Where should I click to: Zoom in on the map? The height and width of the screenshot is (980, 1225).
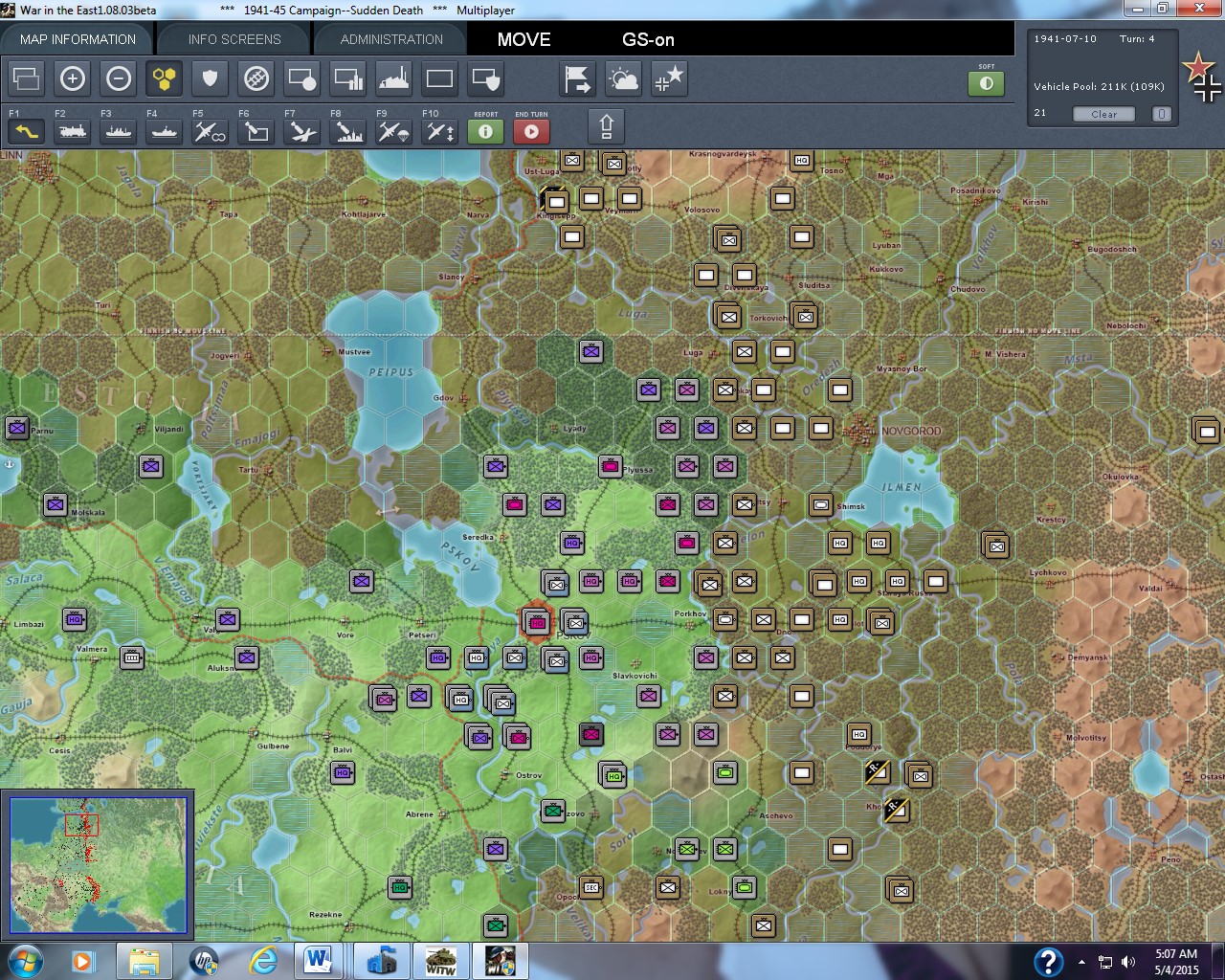click(73, 79)
